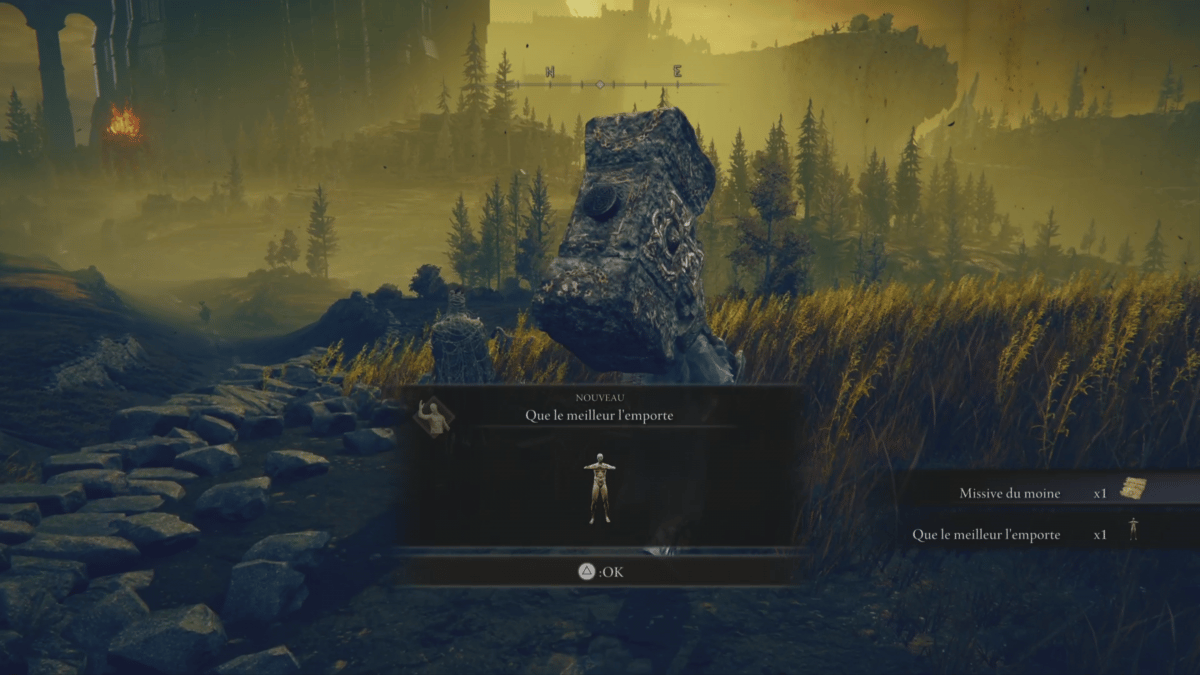
Task: Click the compass bar heading indicator
Action: pos(600,85)
